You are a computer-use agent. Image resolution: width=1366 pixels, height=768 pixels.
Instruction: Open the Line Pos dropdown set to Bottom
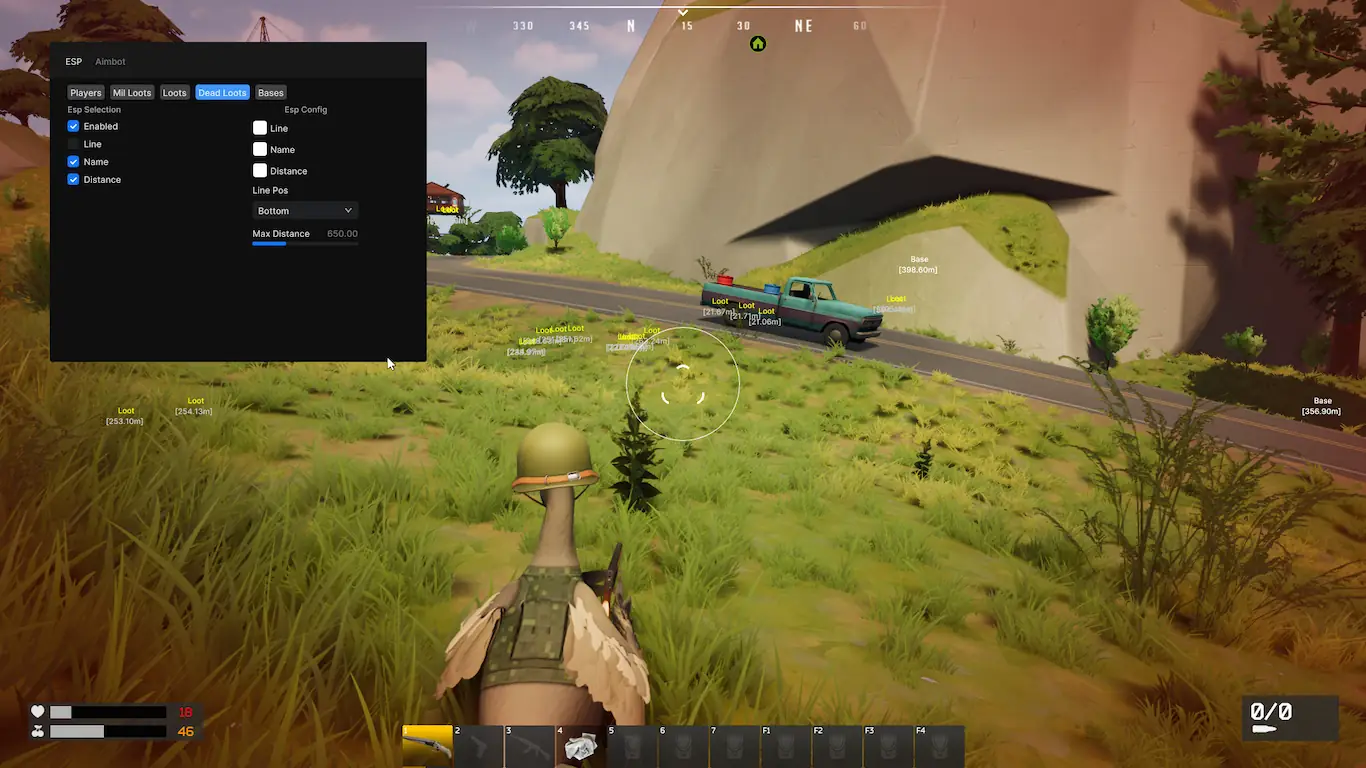tap(305, 211)
